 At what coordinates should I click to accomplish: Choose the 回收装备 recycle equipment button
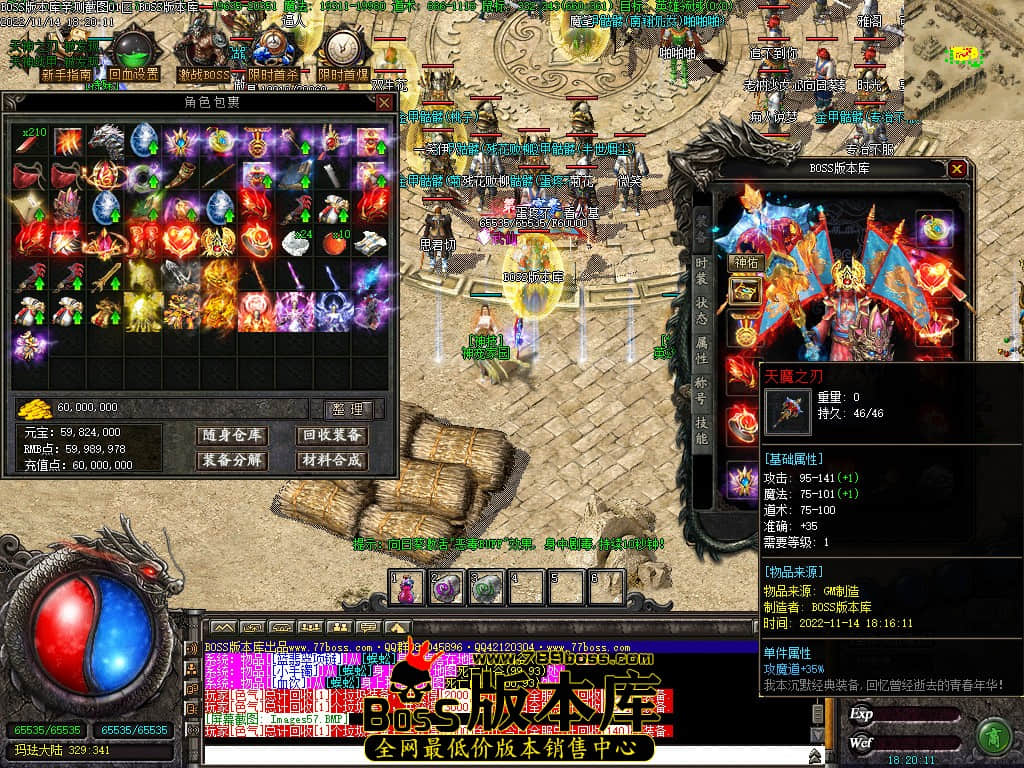[331, 435]
